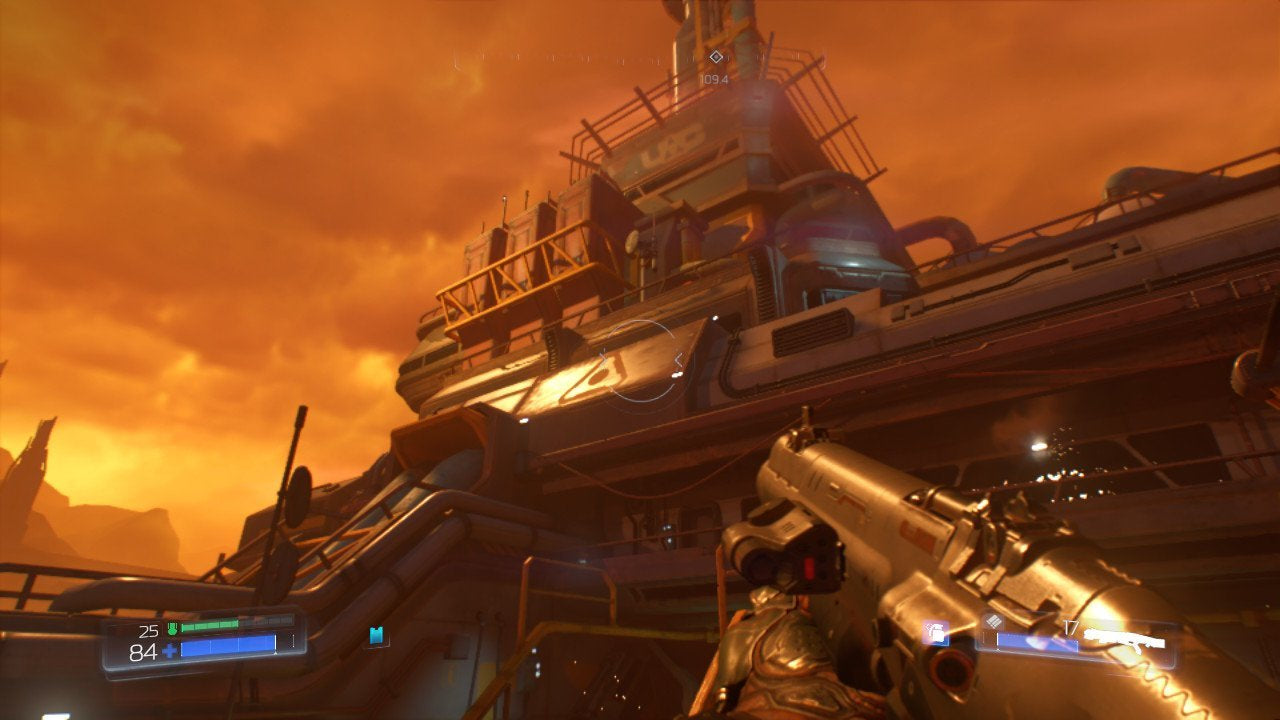Viewport: 1280px width, 720px height.
Task: Click the blue health bar fill
Action: pos(227,646)
